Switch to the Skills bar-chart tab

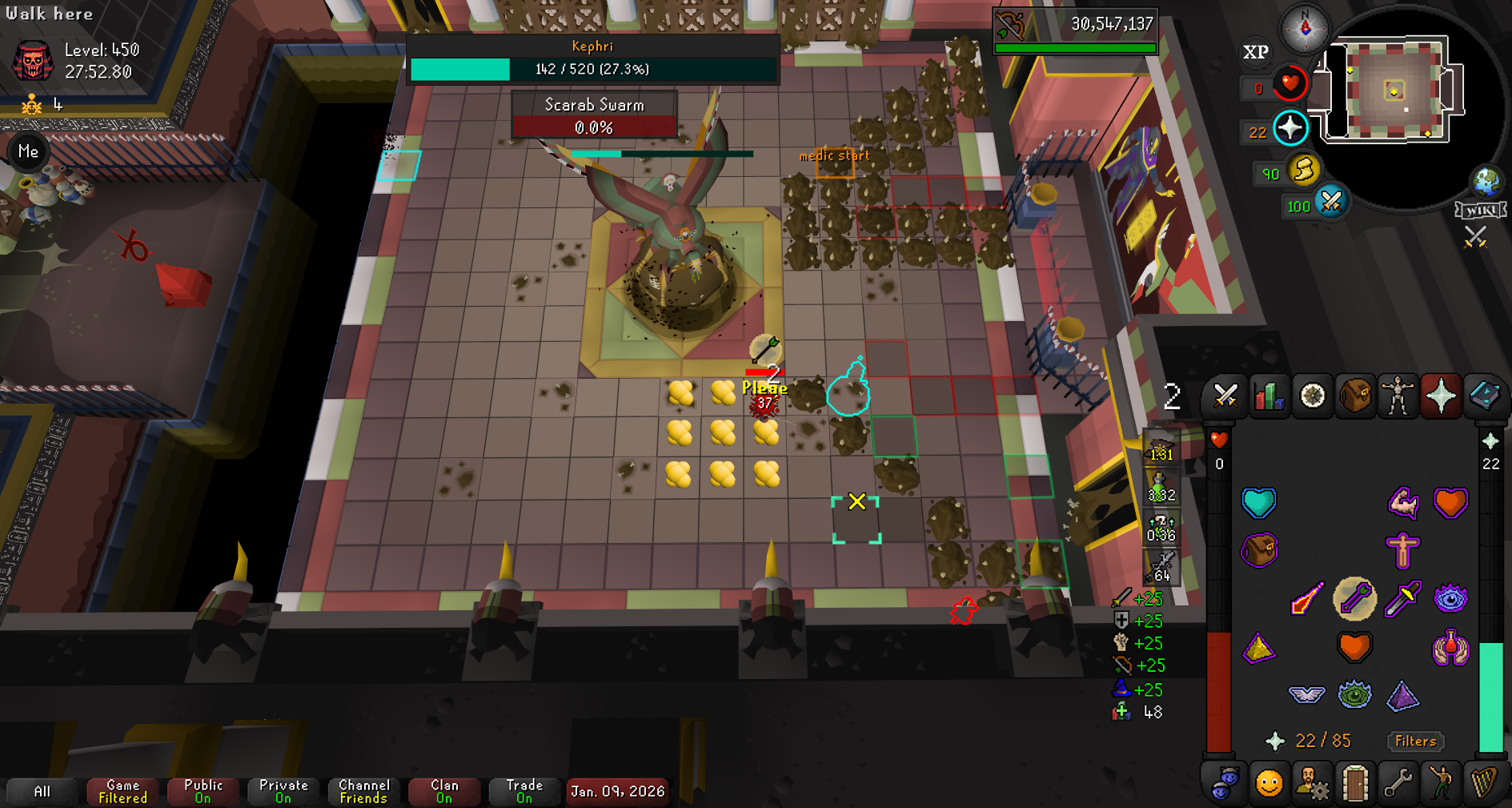pyautogui.click(x=1269, y=396)
